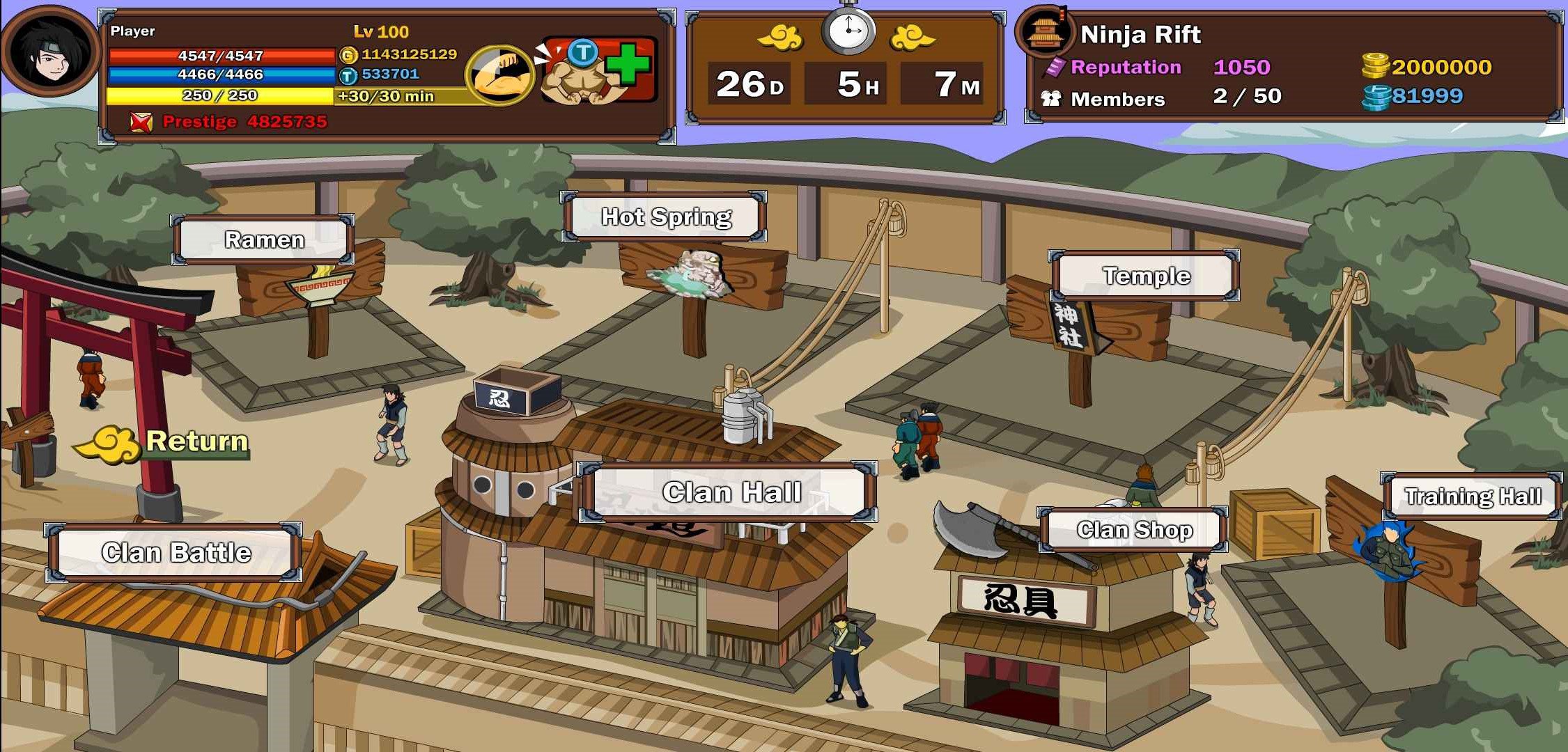This screenshot has height=752, width=1568.
Task: Open the Hot Spring building
Action: coord(667,217)
